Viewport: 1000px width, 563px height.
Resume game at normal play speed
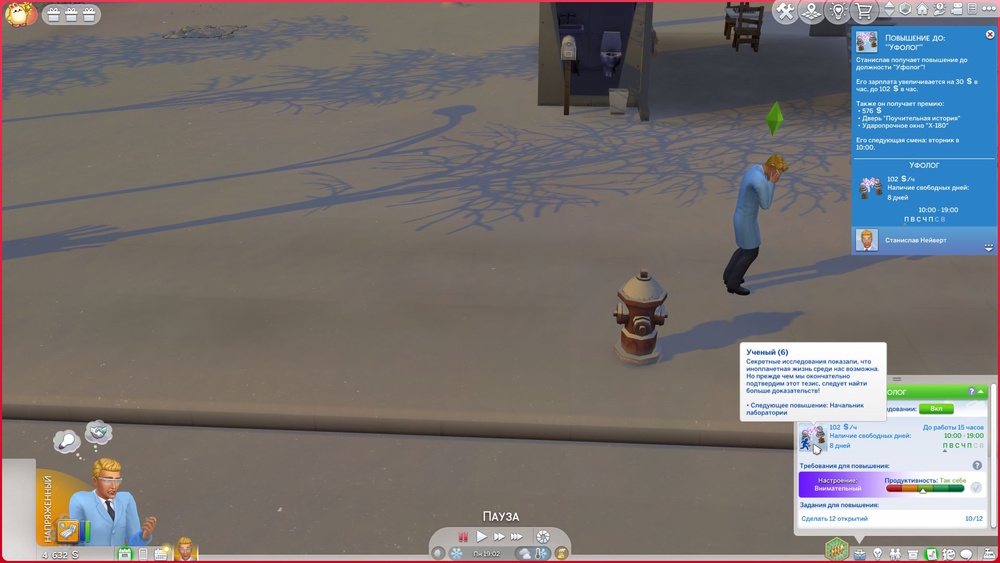pos(481,537)
